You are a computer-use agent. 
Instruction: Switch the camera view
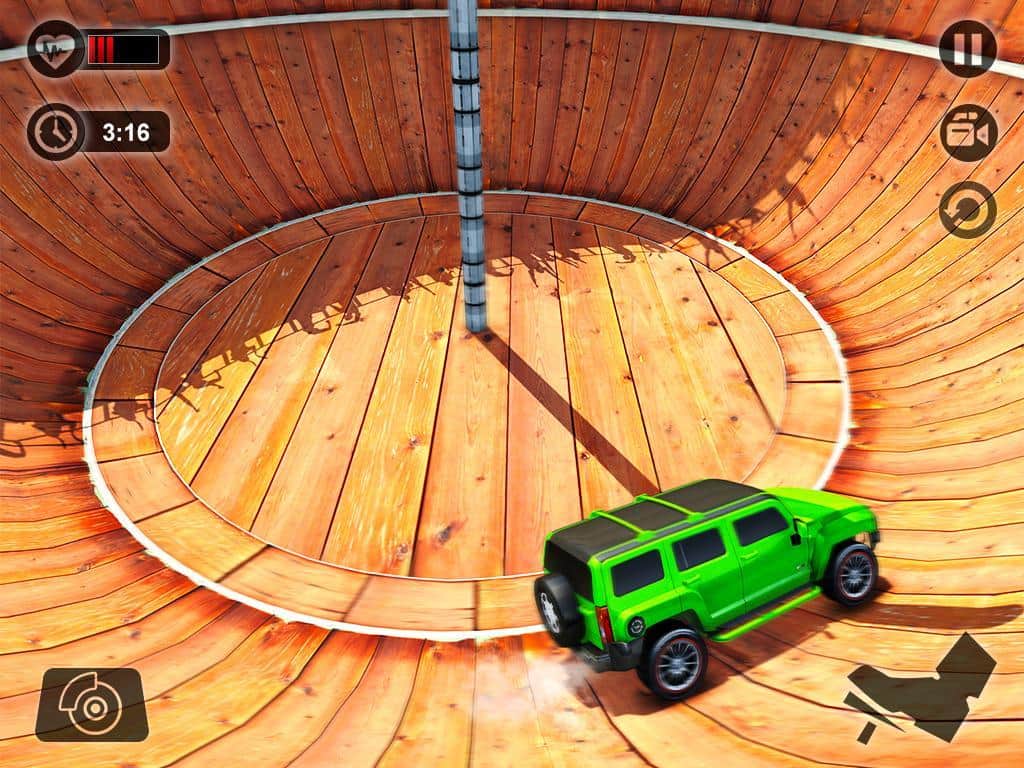point(968,133)
